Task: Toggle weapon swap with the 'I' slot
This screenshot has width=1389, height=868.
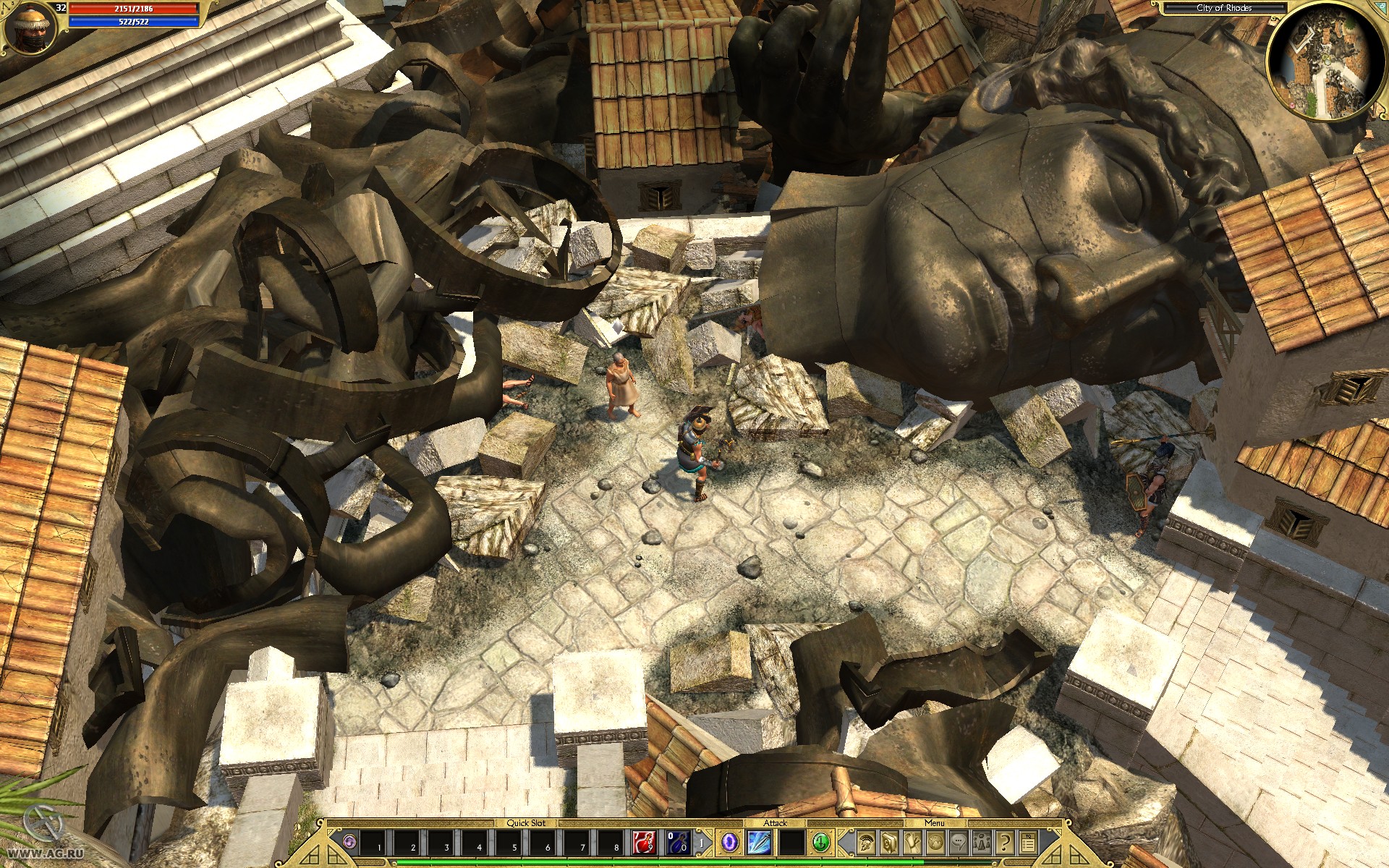Action: tap(702, 843)
